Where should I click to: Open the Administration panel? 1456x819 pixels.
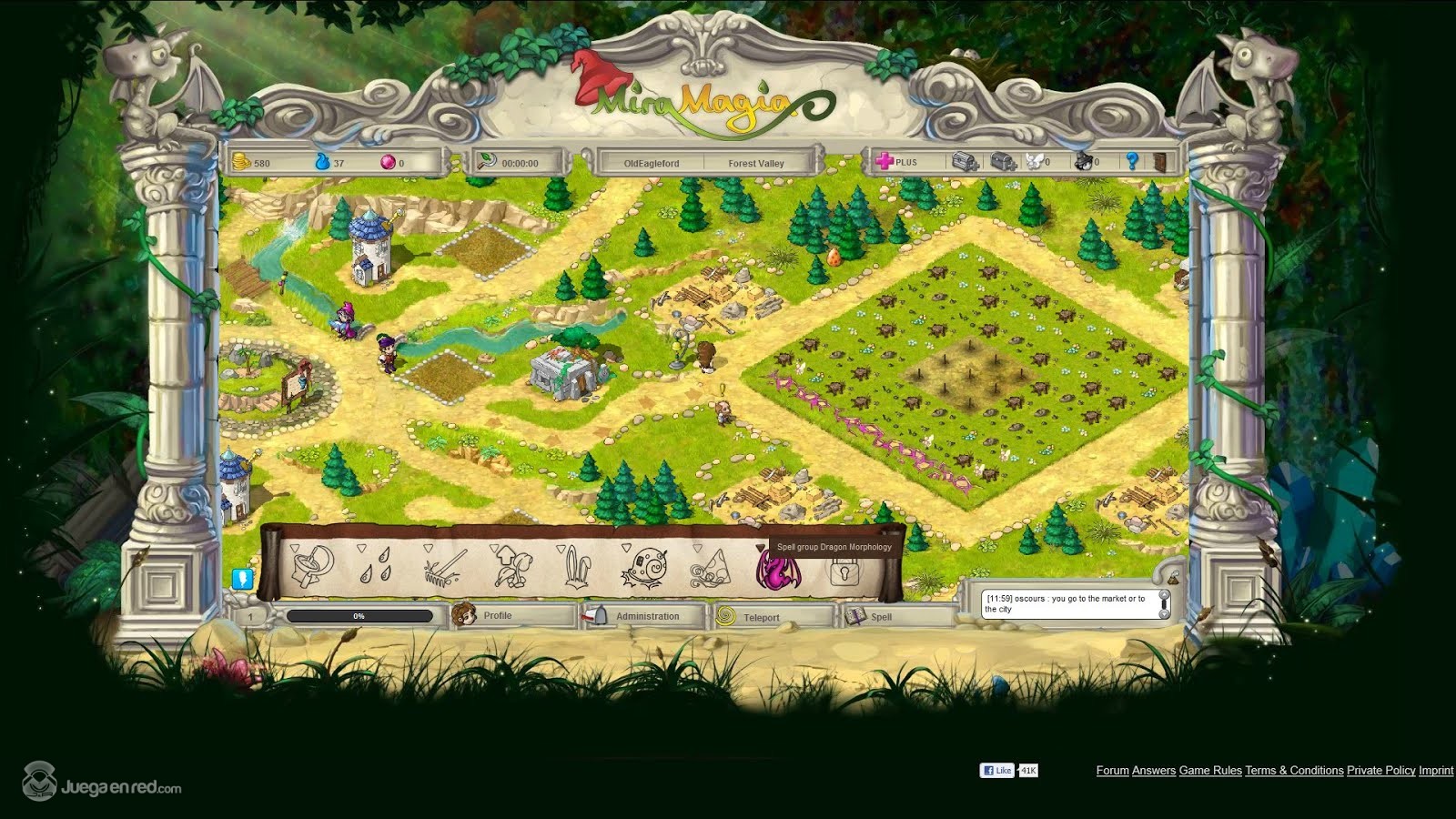coord(646,615)
